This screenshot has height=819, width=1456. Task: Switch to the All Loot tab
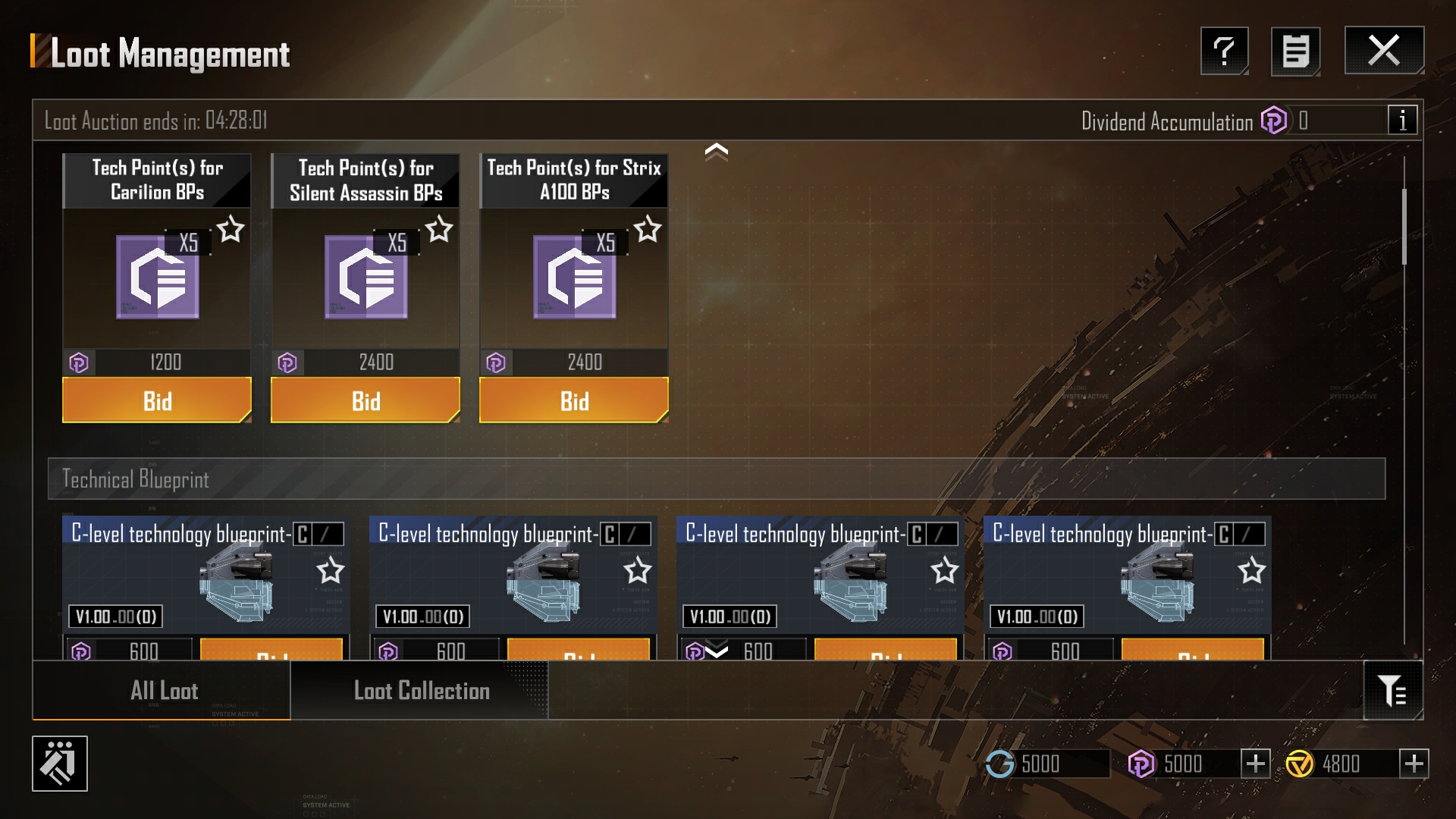click(x=163, y=690)
